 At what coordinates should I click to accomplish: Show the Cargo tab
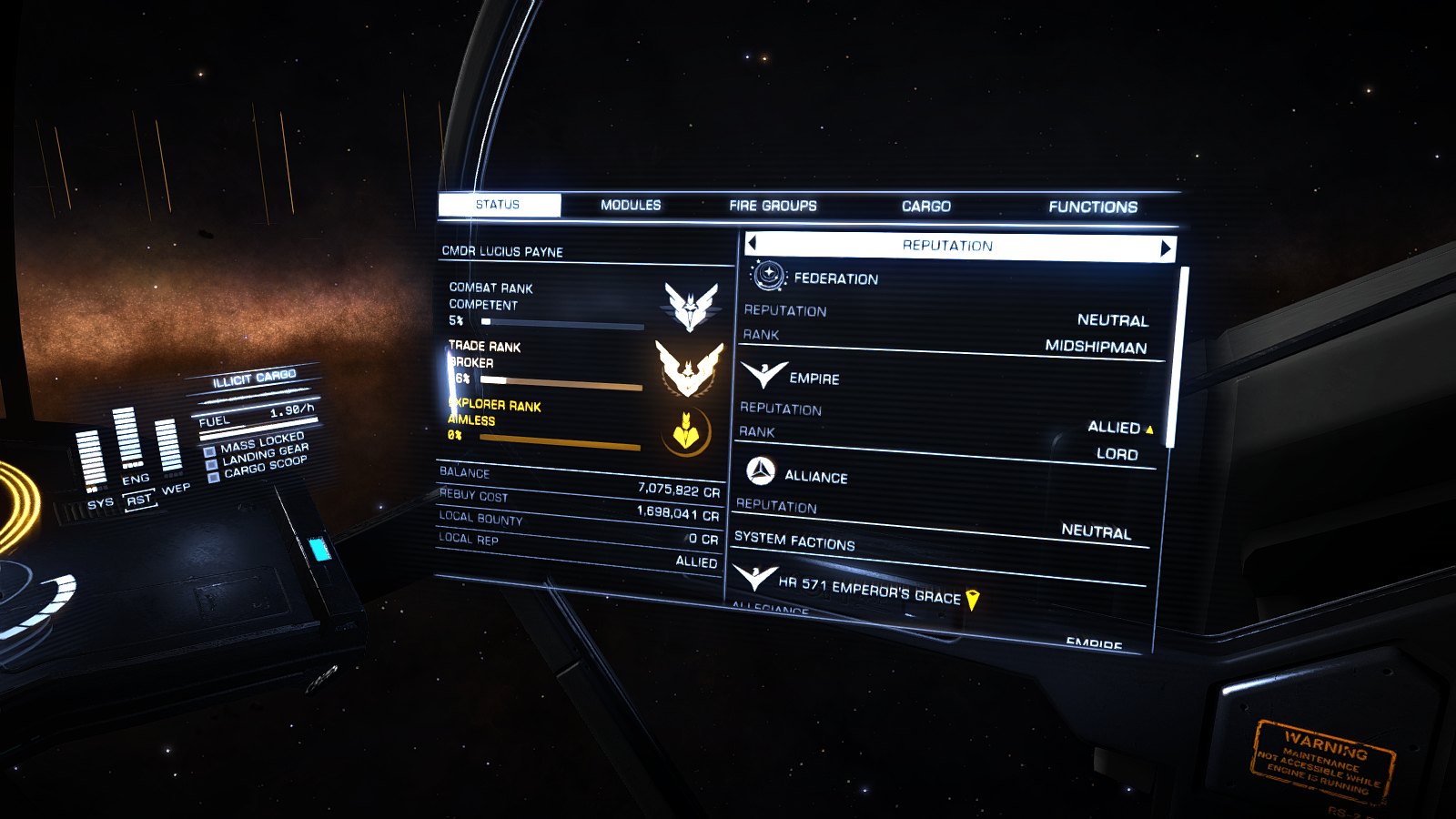click(925, 207)
